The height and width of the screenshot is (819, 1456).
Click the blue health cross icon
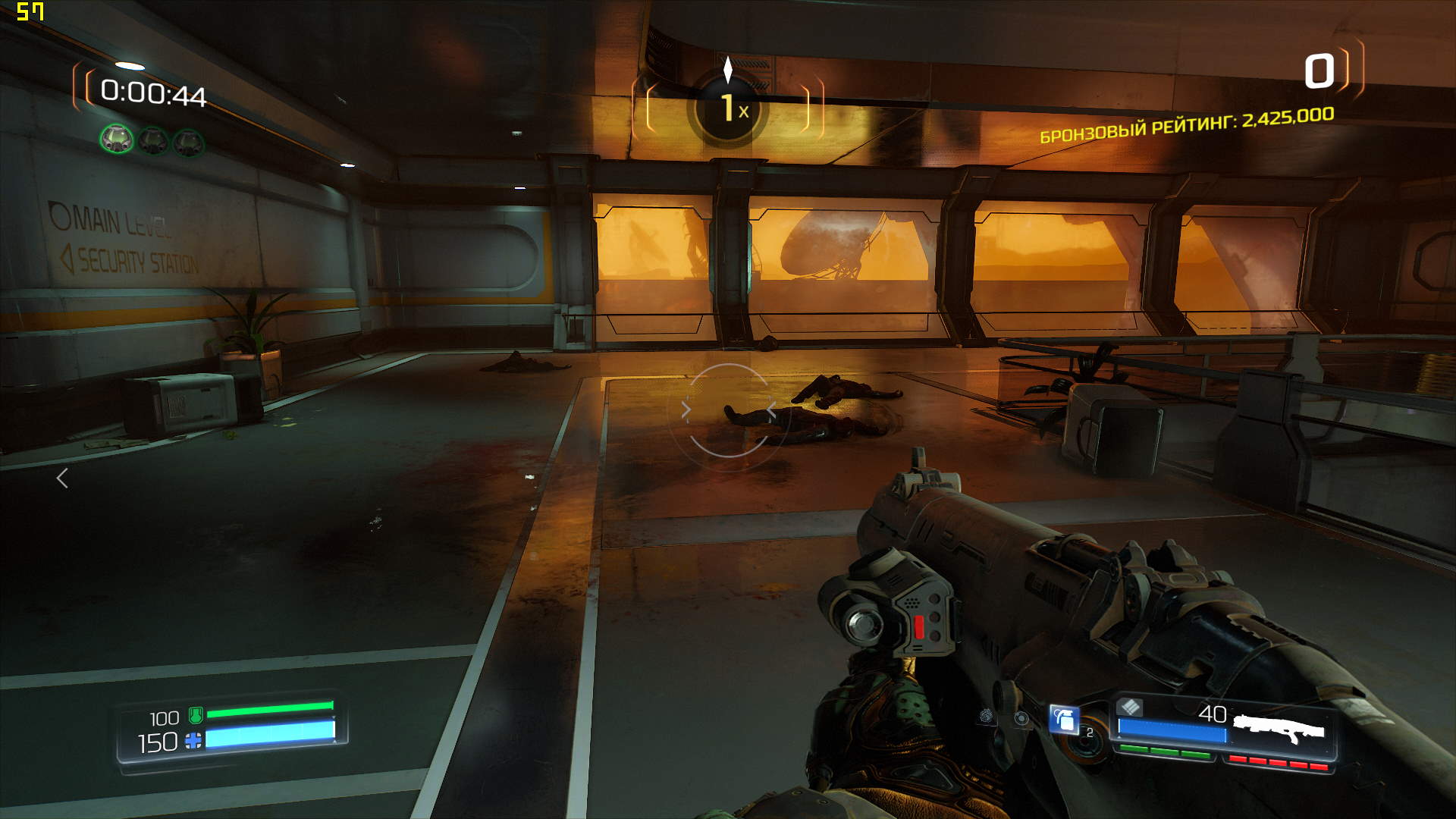pos(193,741)
